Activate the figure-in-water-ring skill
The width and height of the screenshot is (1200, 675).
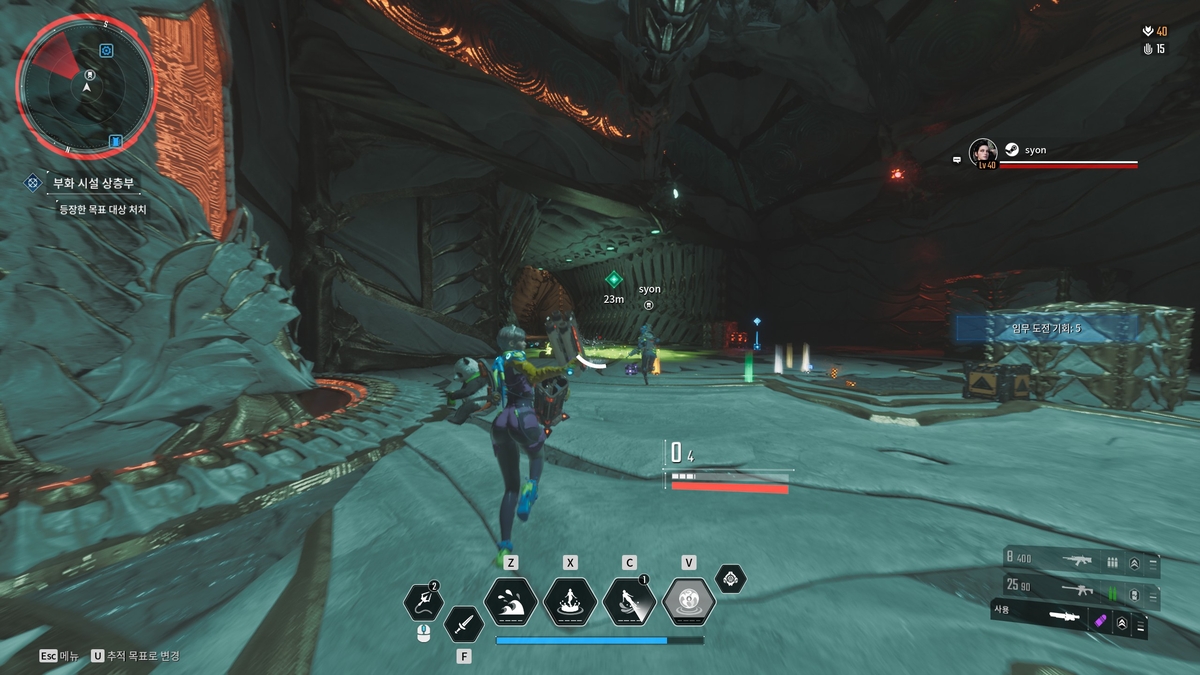[x=570, y=602]
